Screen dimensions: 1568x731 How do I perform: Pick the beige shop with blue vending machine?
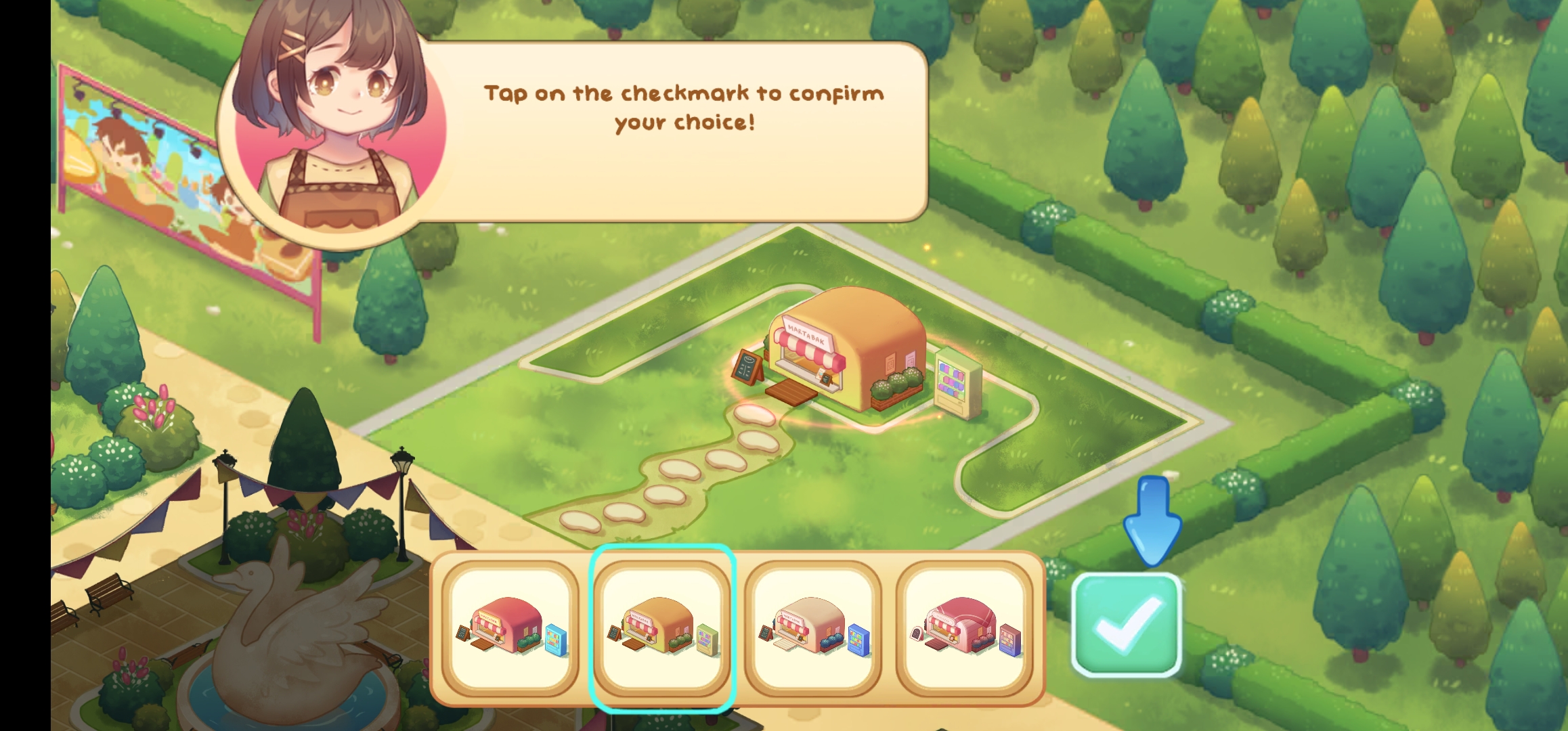(813, 629)
